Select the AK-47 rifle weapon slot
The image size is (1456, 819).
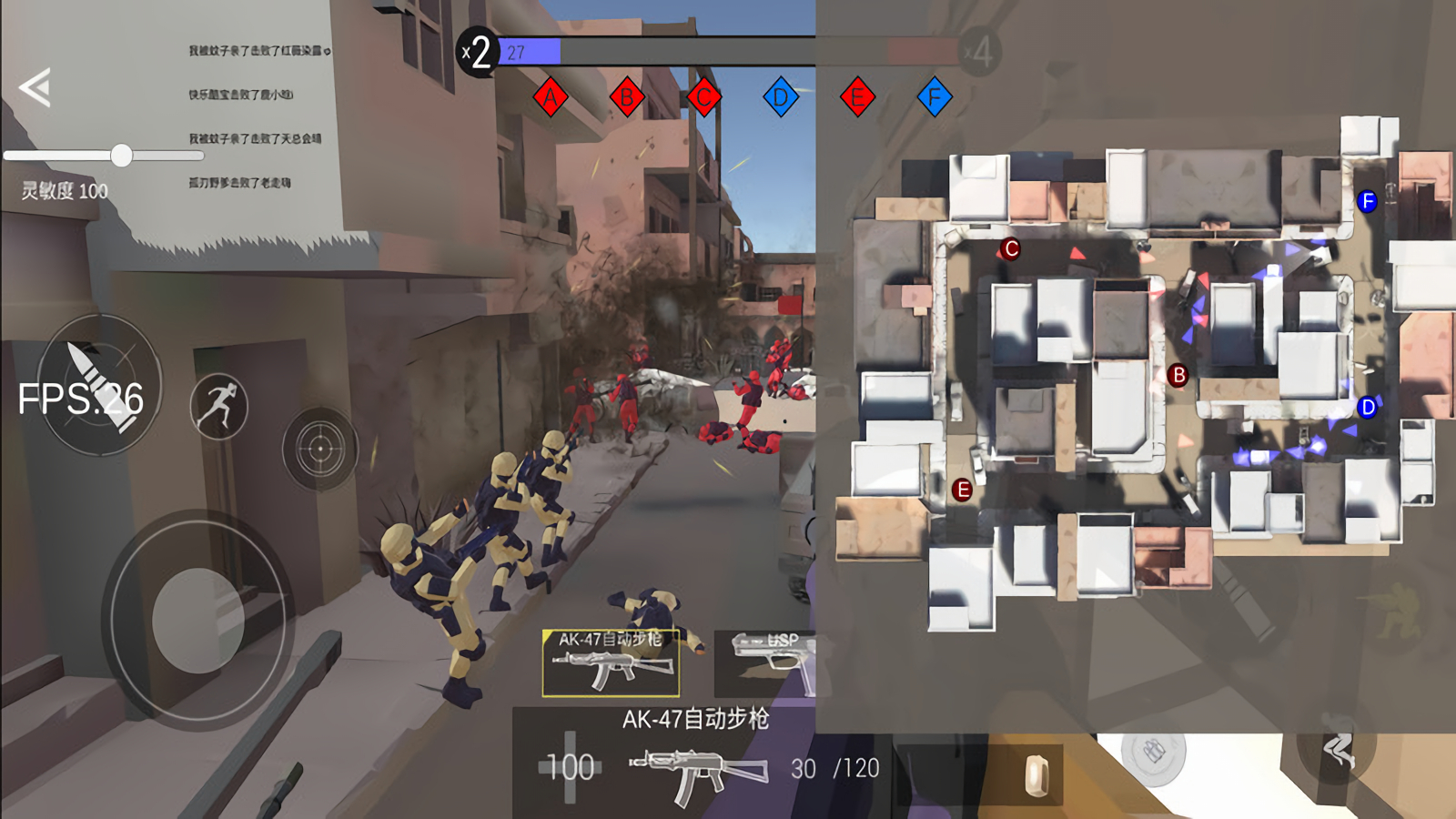(611, 662)
